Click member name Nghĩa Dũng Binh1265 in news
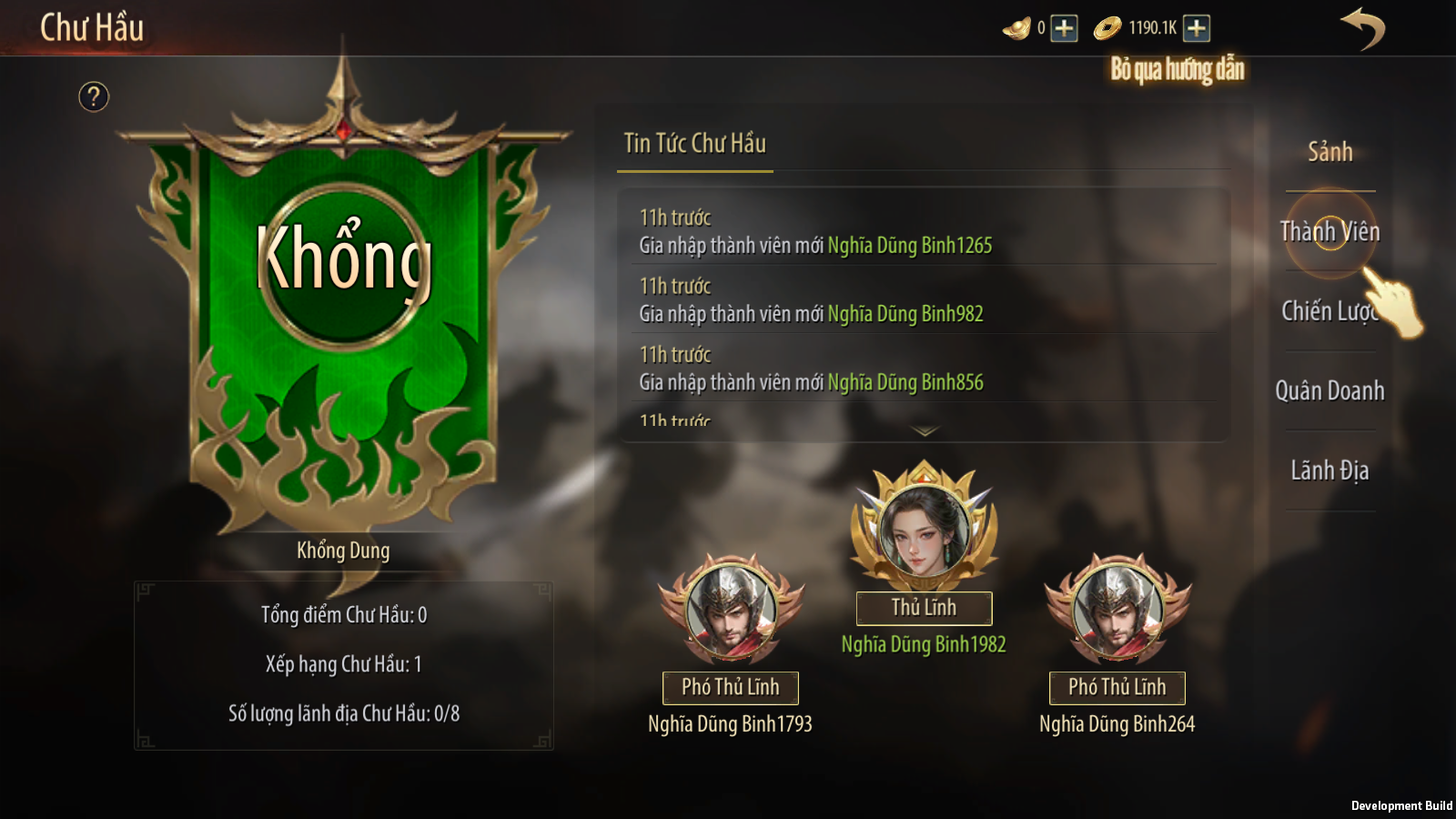Screen dimensions: 1456x819 [910, 246]
